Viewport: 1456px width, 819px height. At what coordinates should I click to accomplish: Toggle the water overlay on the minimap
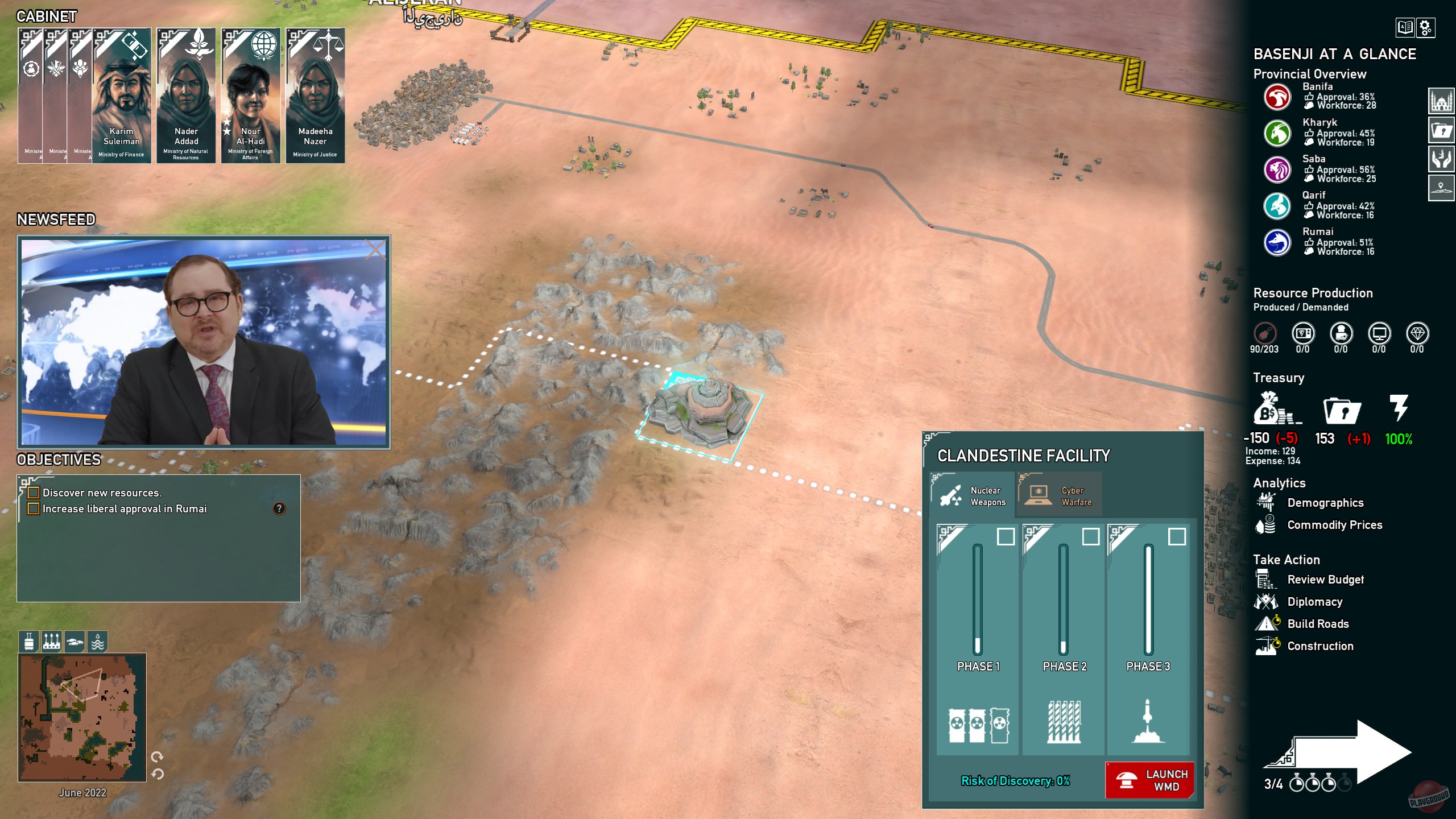pyautogui.click(x=98, y=642)
